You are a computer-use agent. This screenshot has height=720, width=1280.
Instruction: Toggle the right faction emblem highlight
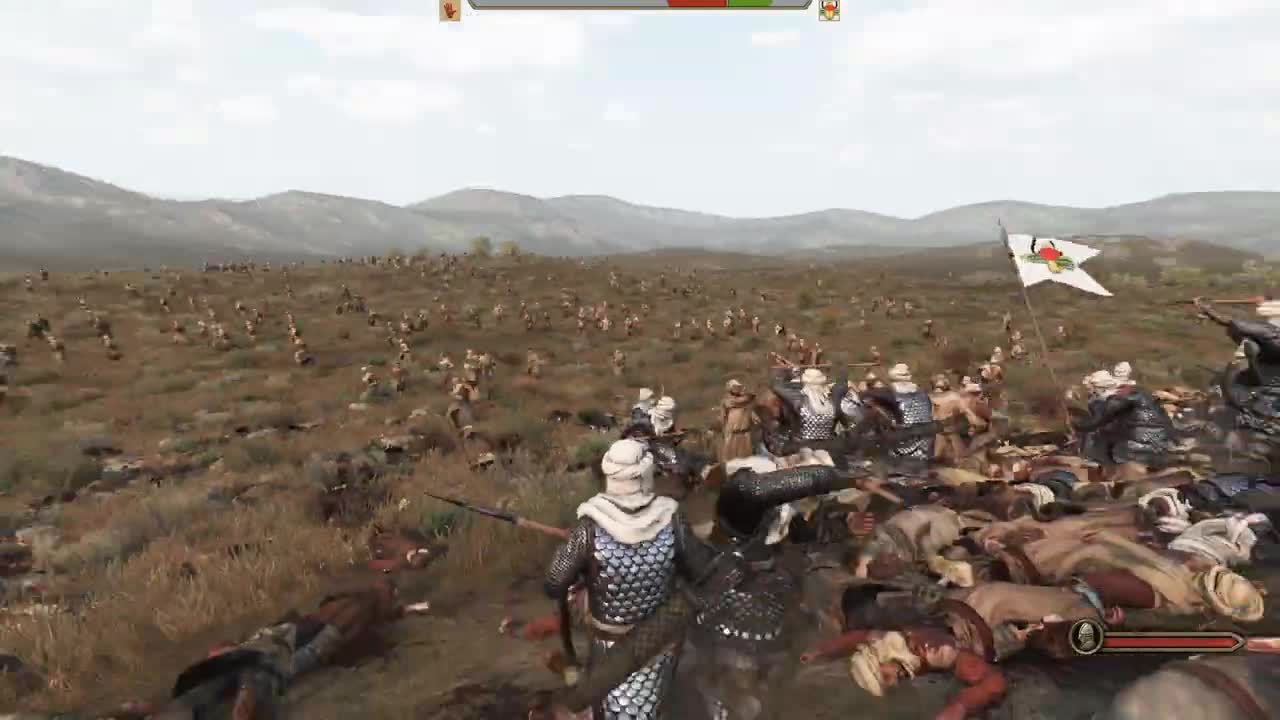(828, 8)
